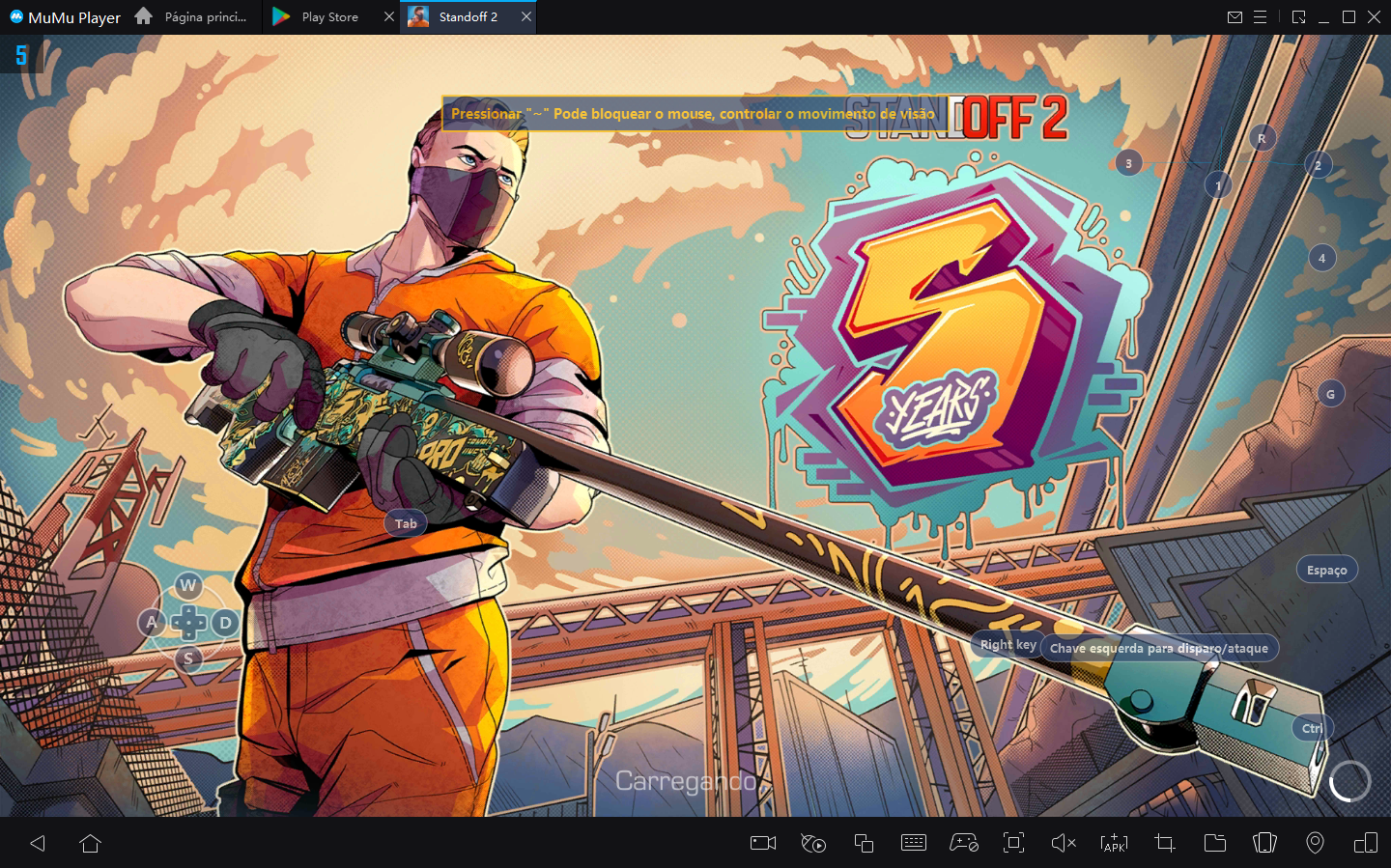Viewport: 1391px width, 868px height.
Task: Toggle keymapping overlay visibility
Action: click(x=812, y=843)
